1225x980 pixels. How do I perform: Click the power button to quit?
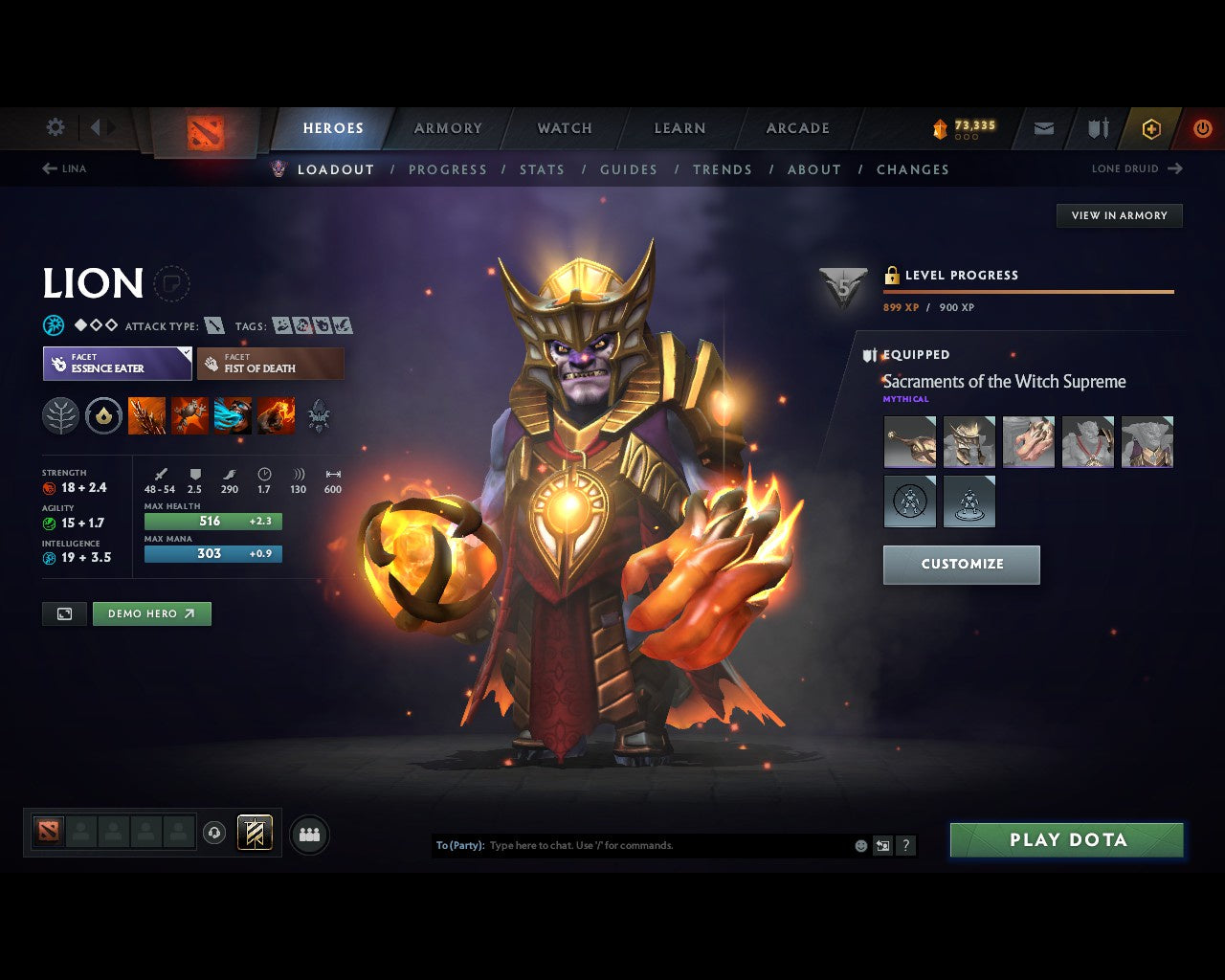[1202, 128]
